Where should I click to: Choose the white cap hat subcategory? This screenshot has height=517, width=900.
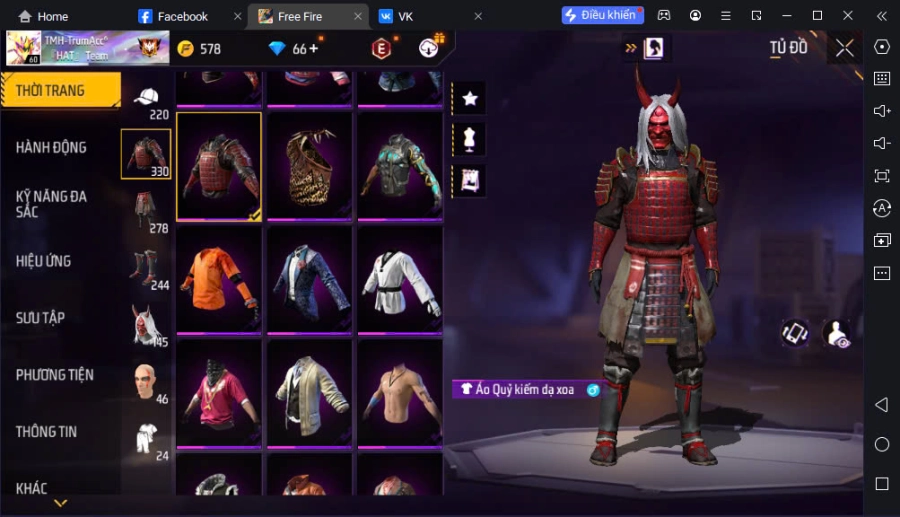(x=146, y=97)
